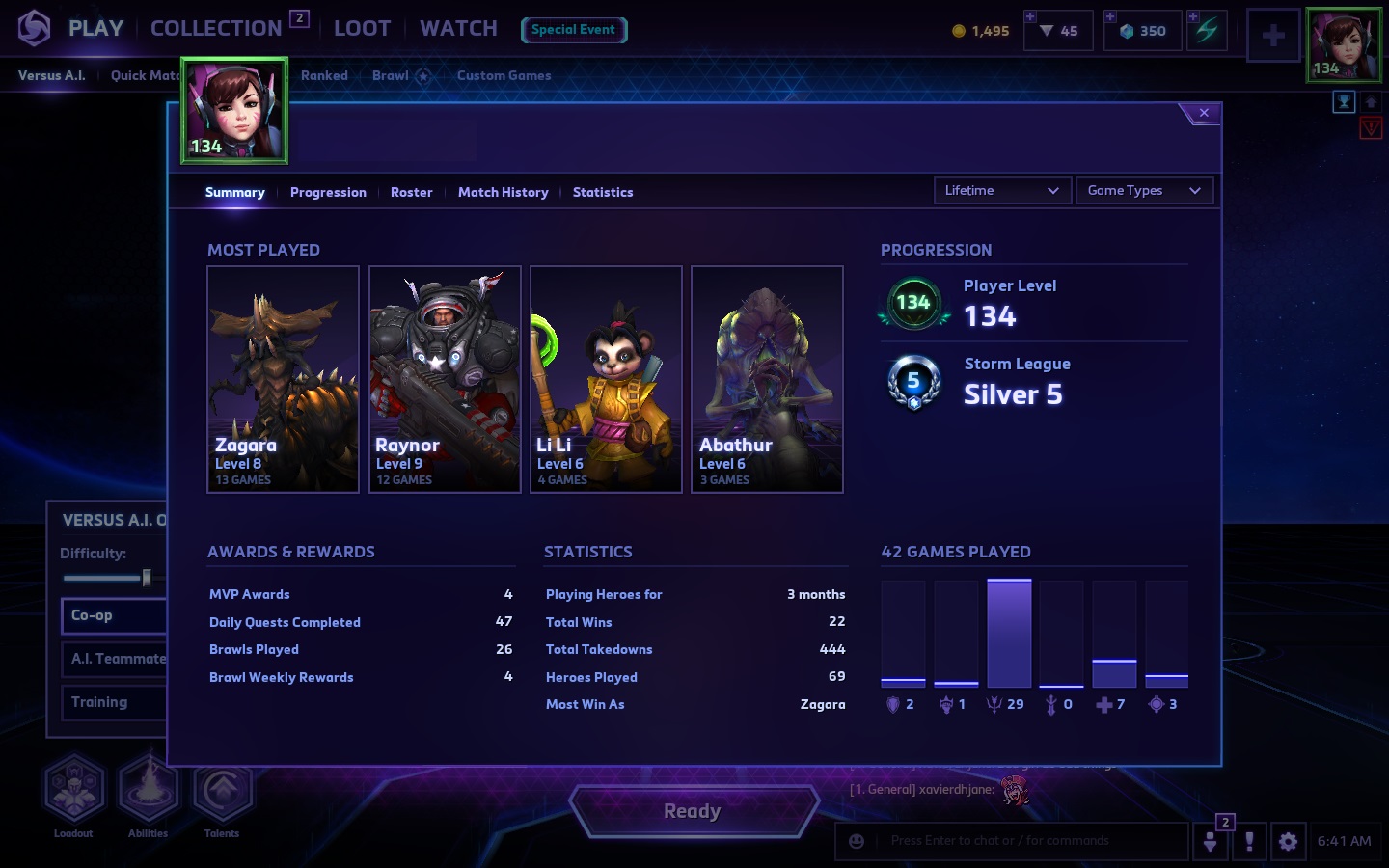The width and height of the screenshot is (1389, 868).
Task: Show the Match History tab
Action: coord(503,192)
